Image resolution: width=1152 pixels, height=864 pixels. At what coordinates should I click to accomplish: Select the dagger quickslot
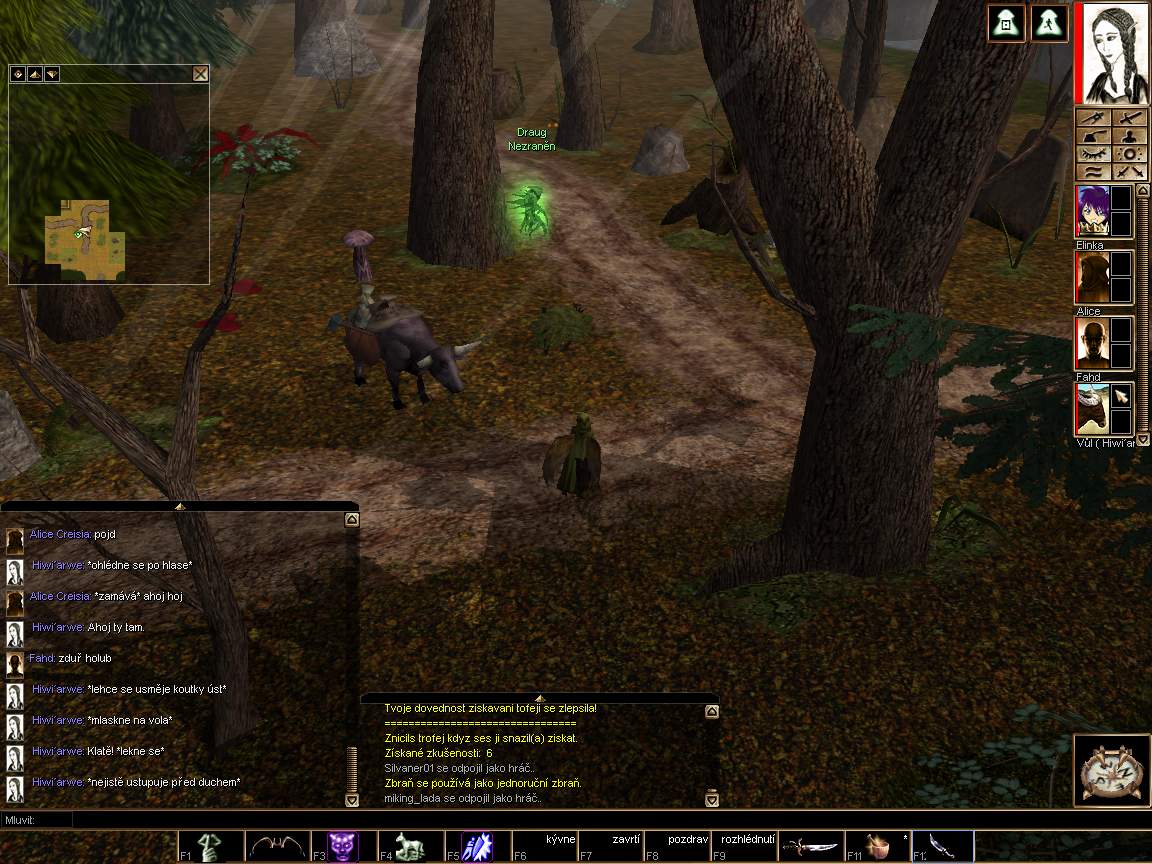pos(811,847)
